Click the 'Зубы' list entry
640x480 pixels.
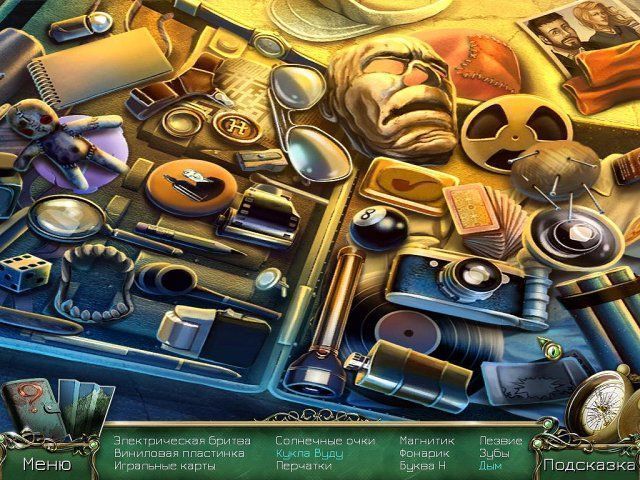coord(494,453)
